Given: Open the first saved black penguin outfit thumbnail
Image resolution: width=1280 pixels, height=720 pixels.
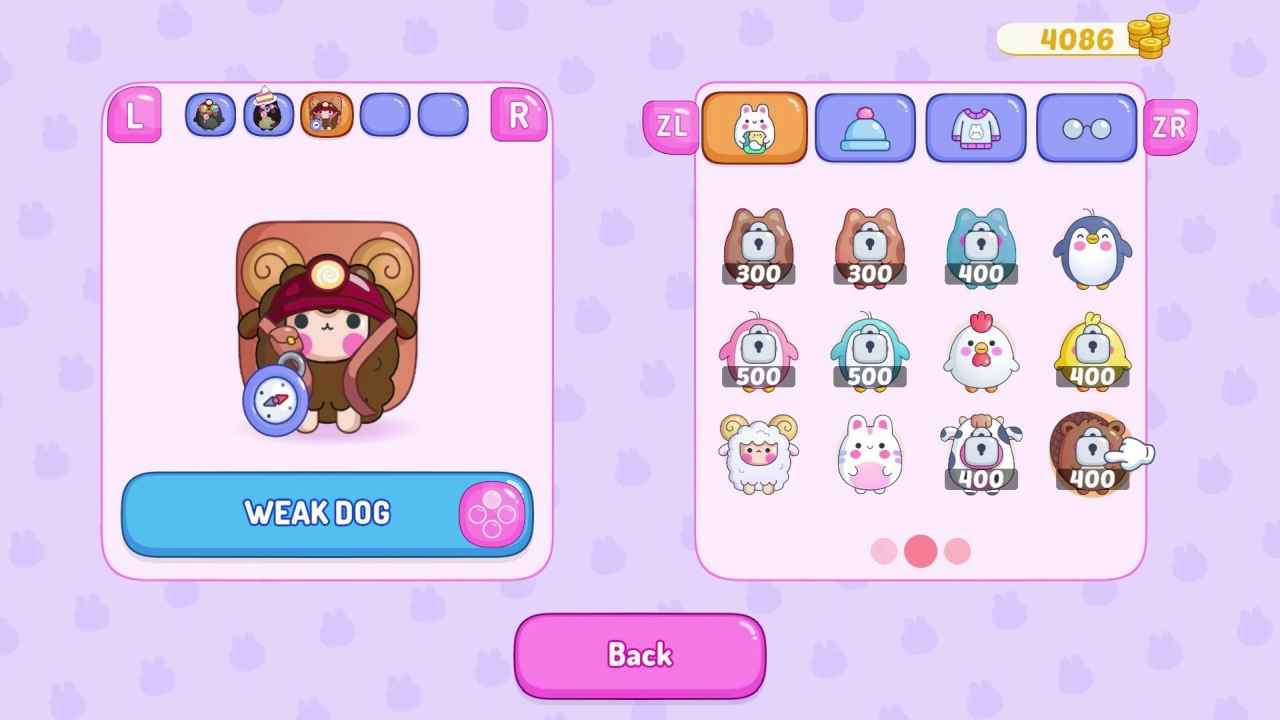Looking at the screenshot, I should [x=210, y=114].
